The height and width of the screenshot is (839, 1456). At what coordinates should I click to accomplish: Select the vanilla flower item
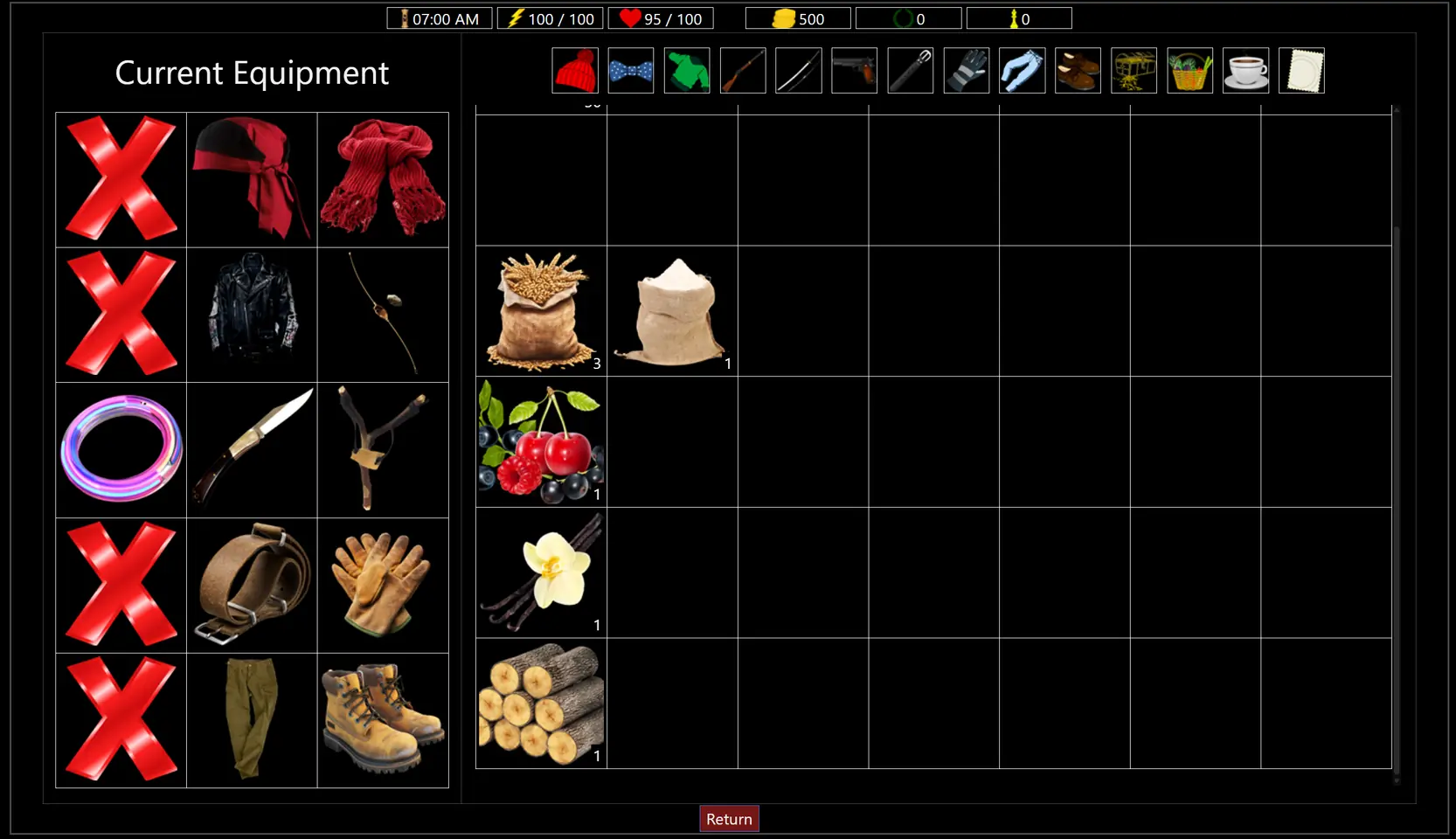(541, 572)
